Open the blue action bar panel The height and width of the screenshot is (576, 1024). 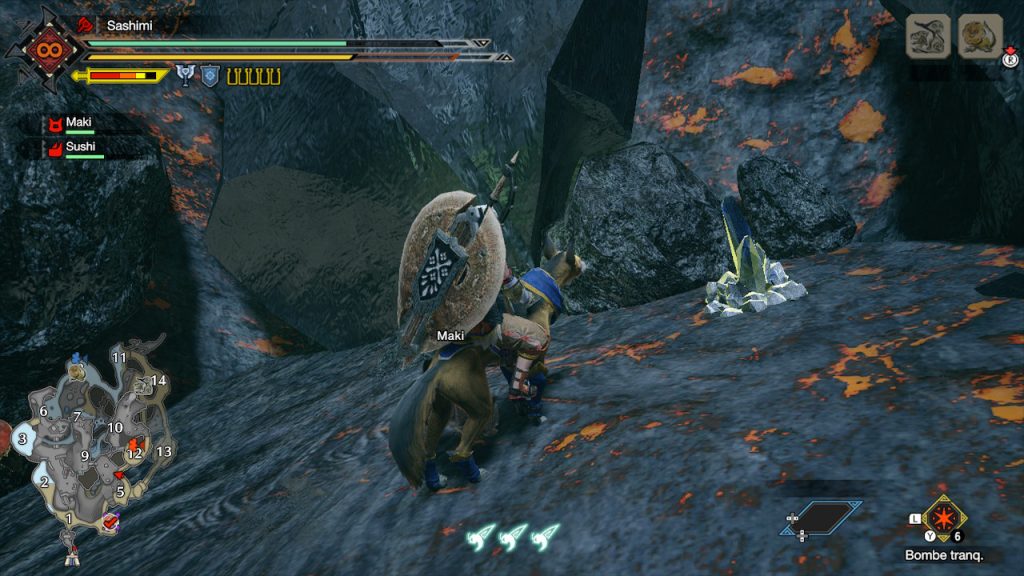click(822, 517)
